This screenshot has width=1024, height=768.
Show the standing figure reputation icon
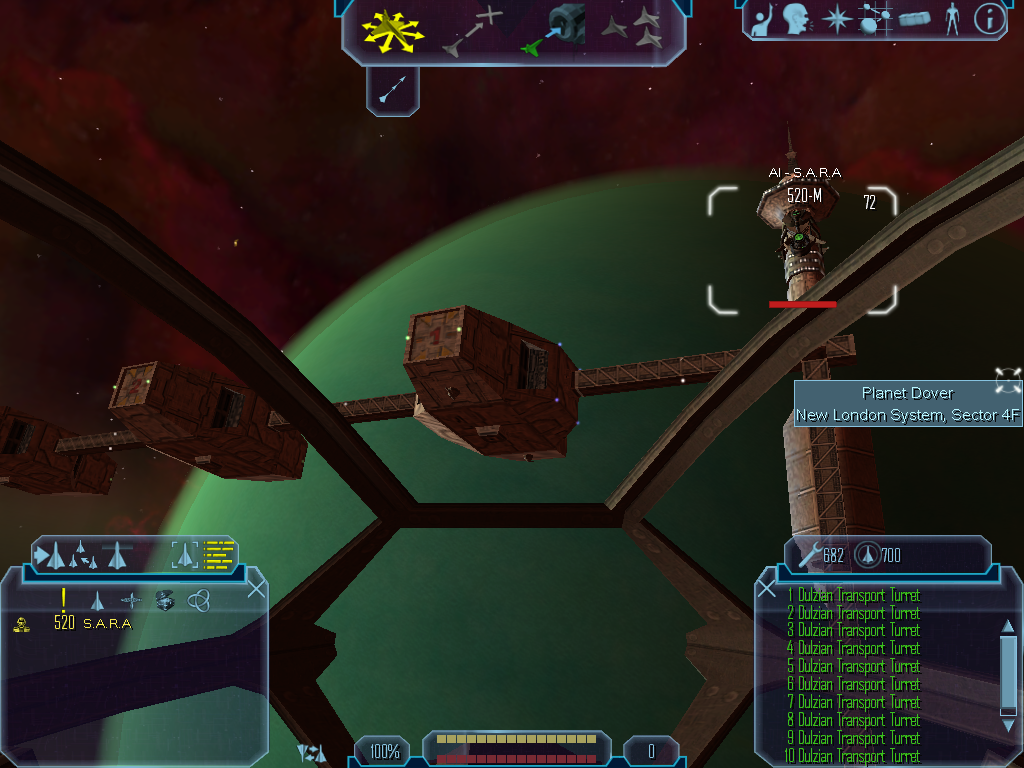(952, 19)
